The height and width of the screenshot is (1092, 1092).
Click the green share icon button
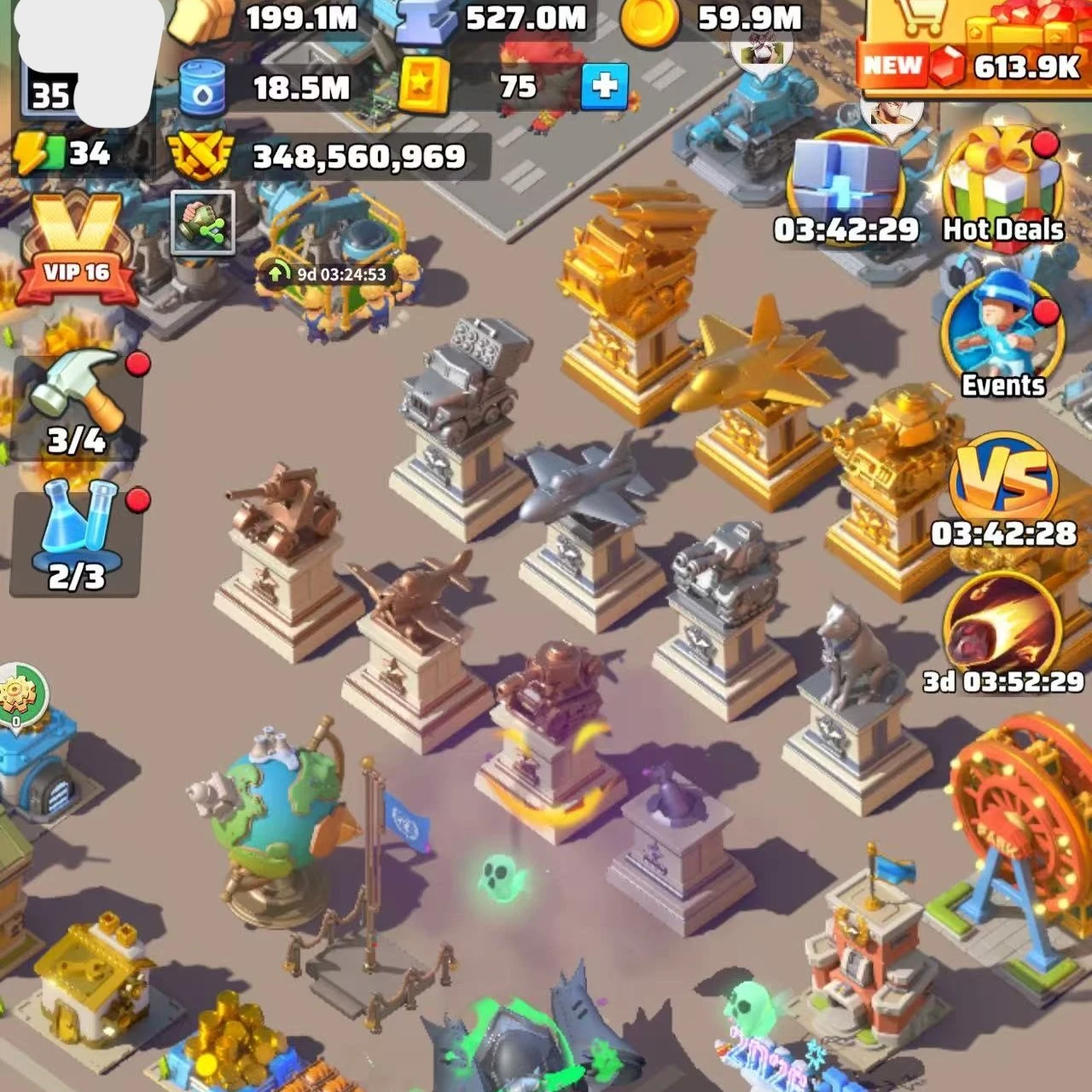click(x=202, y=223)
